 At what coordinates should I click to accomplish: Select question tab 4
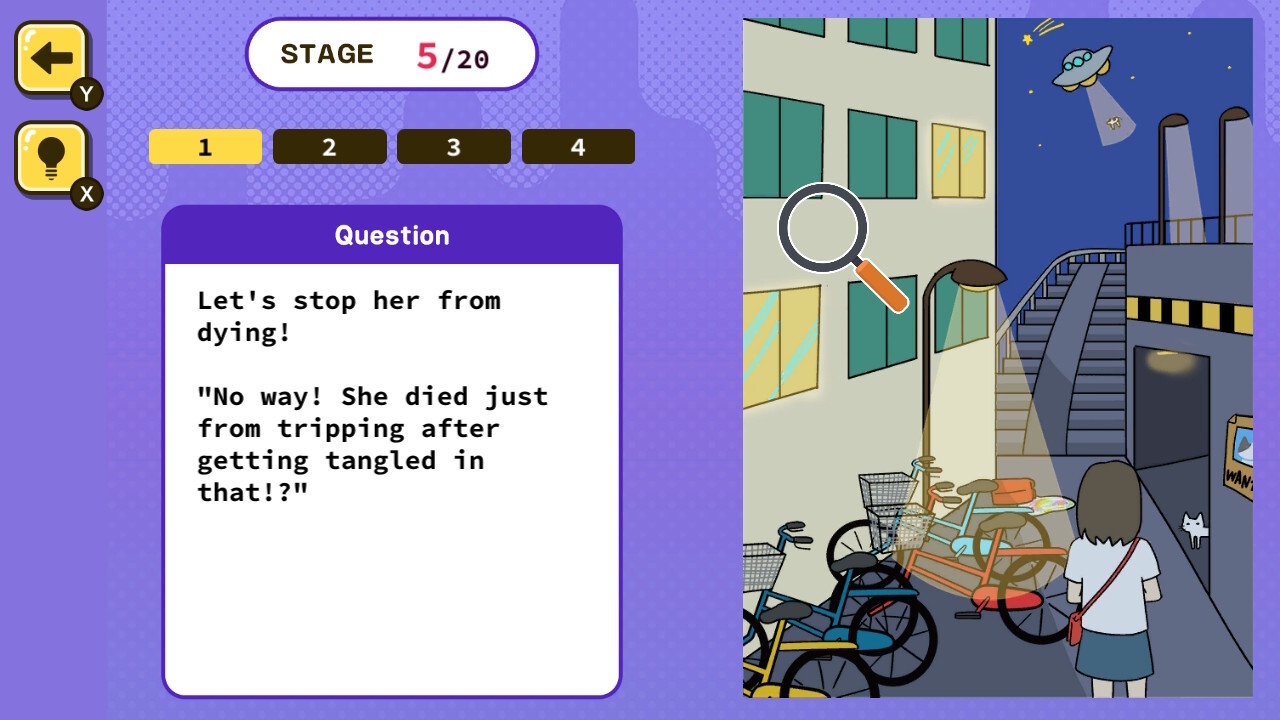(578, 146)
